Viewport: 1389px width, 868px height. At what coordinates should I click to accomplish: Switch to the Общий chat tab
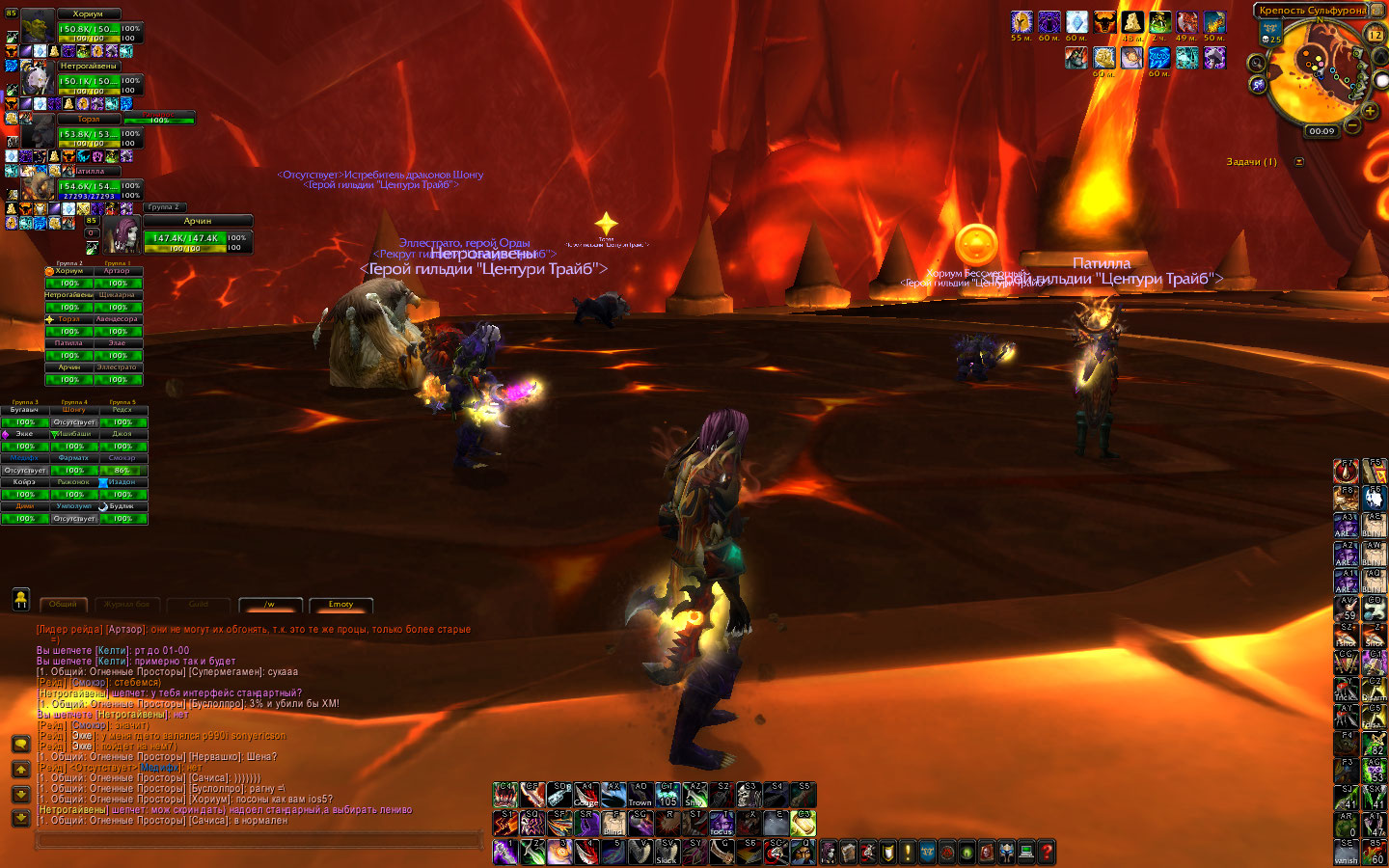pyautogui.click(x=64, y=605)
